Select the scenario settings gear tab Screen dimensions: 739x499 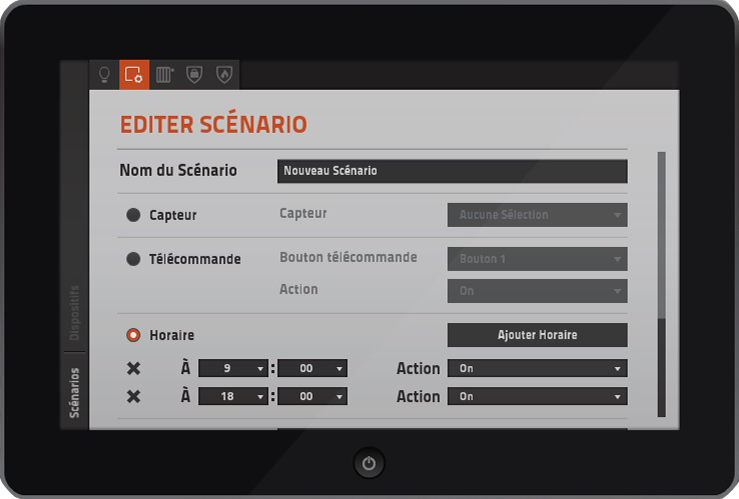pyautogui.click(x=133, y=74)
